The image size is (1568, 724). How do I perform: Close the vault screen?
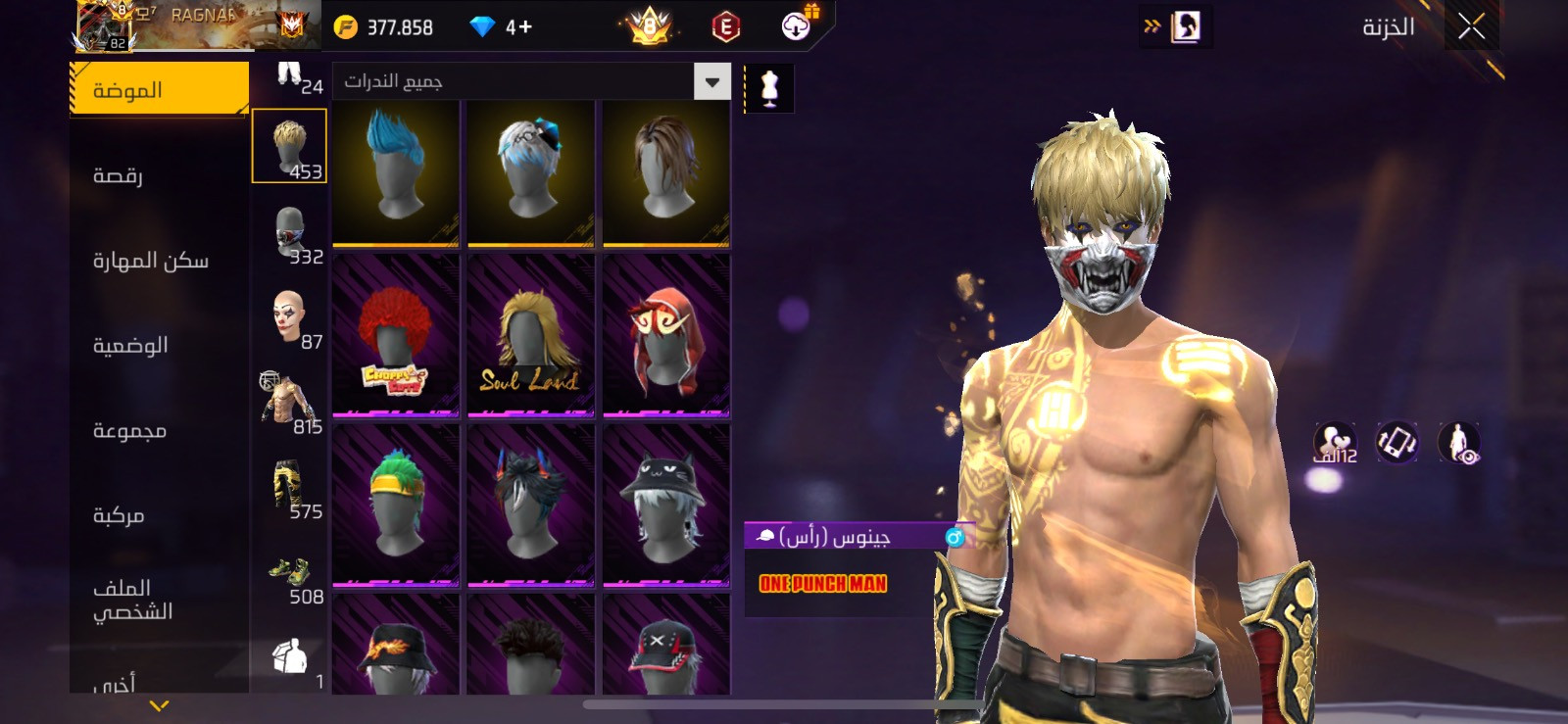pyautogui.click(x=1471, y=26)
